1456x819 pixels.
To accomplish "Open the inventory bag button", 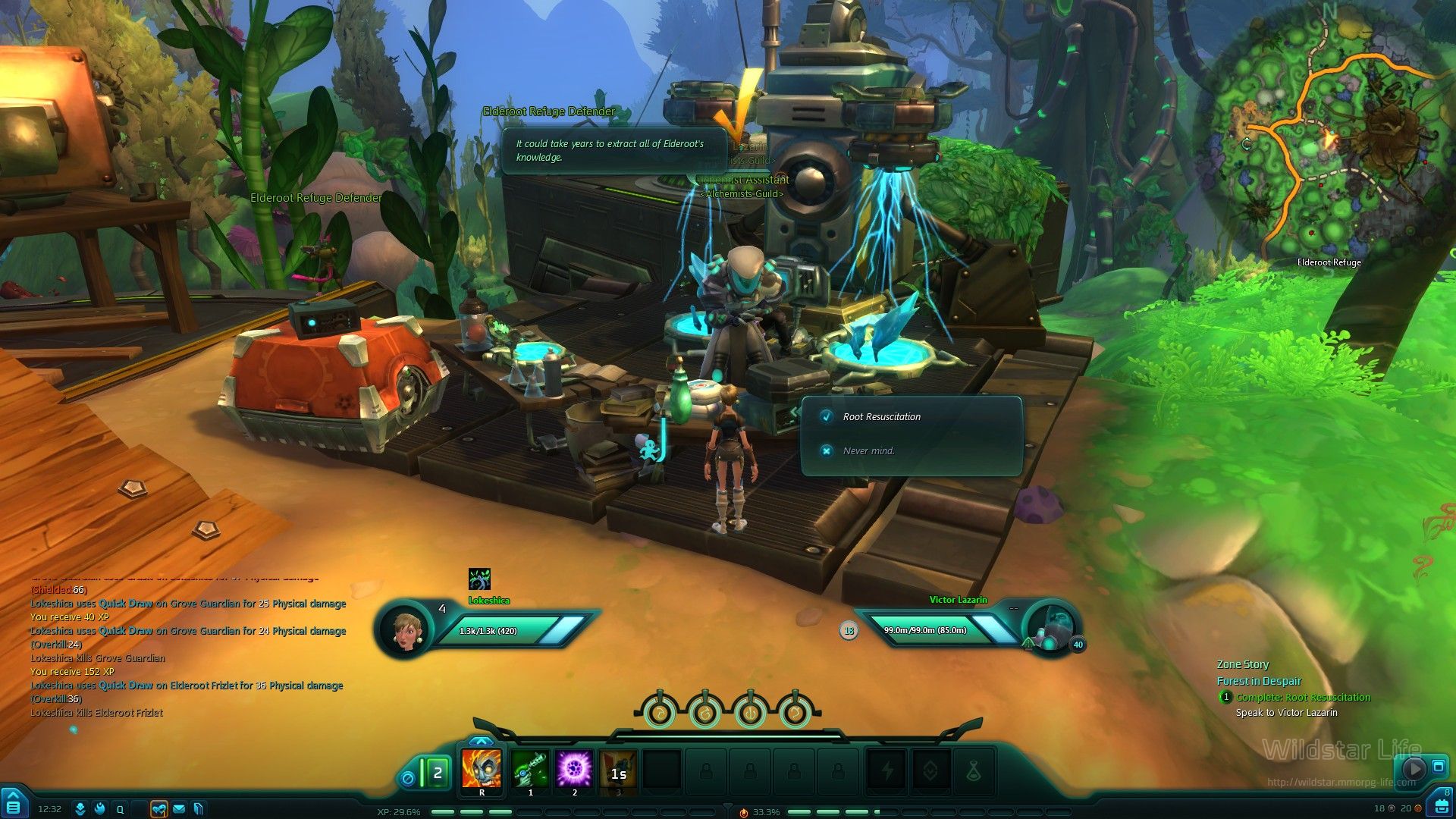I will point(1438,804).
